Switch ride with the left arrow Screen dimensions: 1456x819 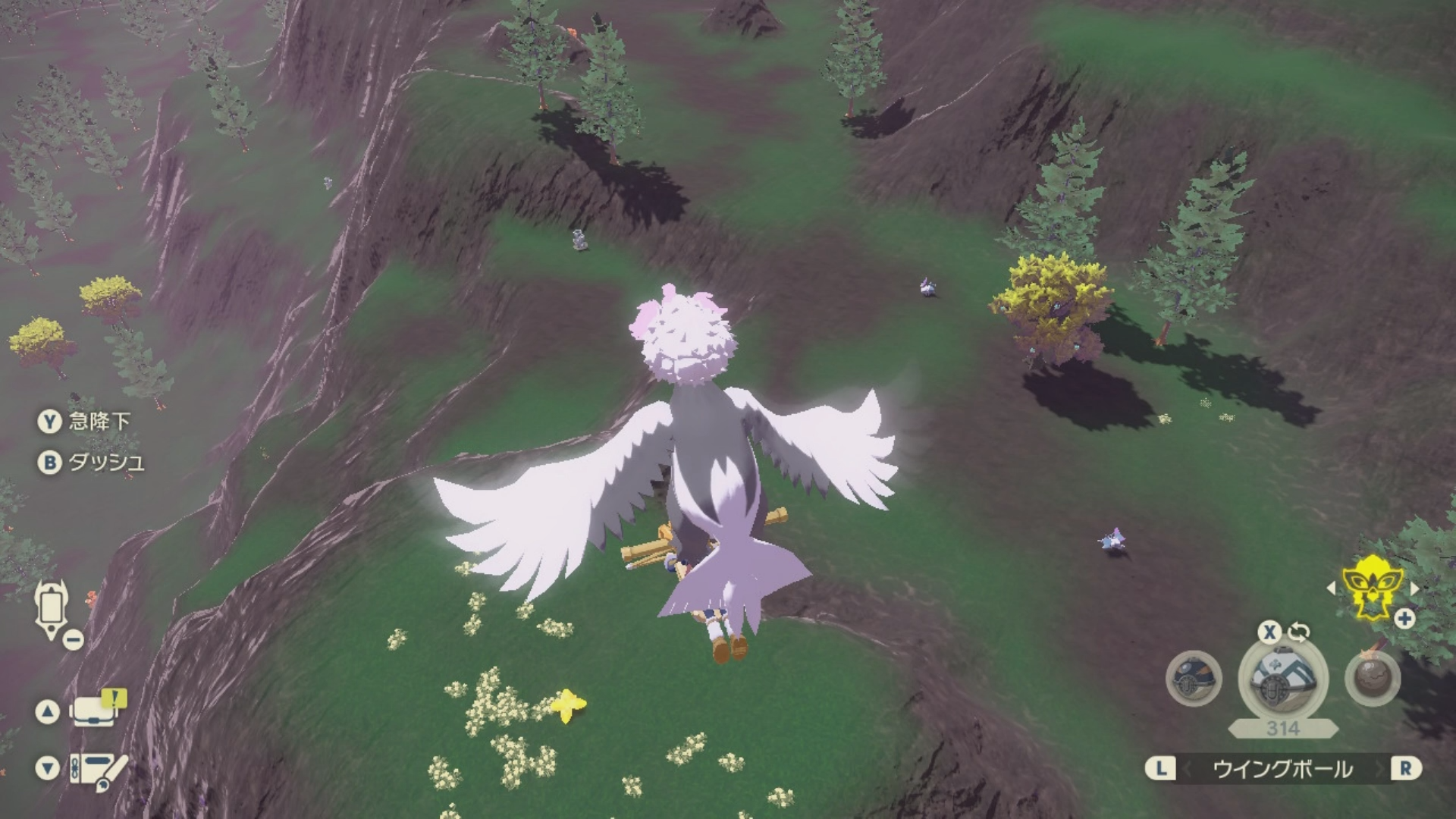point(1331,588)
